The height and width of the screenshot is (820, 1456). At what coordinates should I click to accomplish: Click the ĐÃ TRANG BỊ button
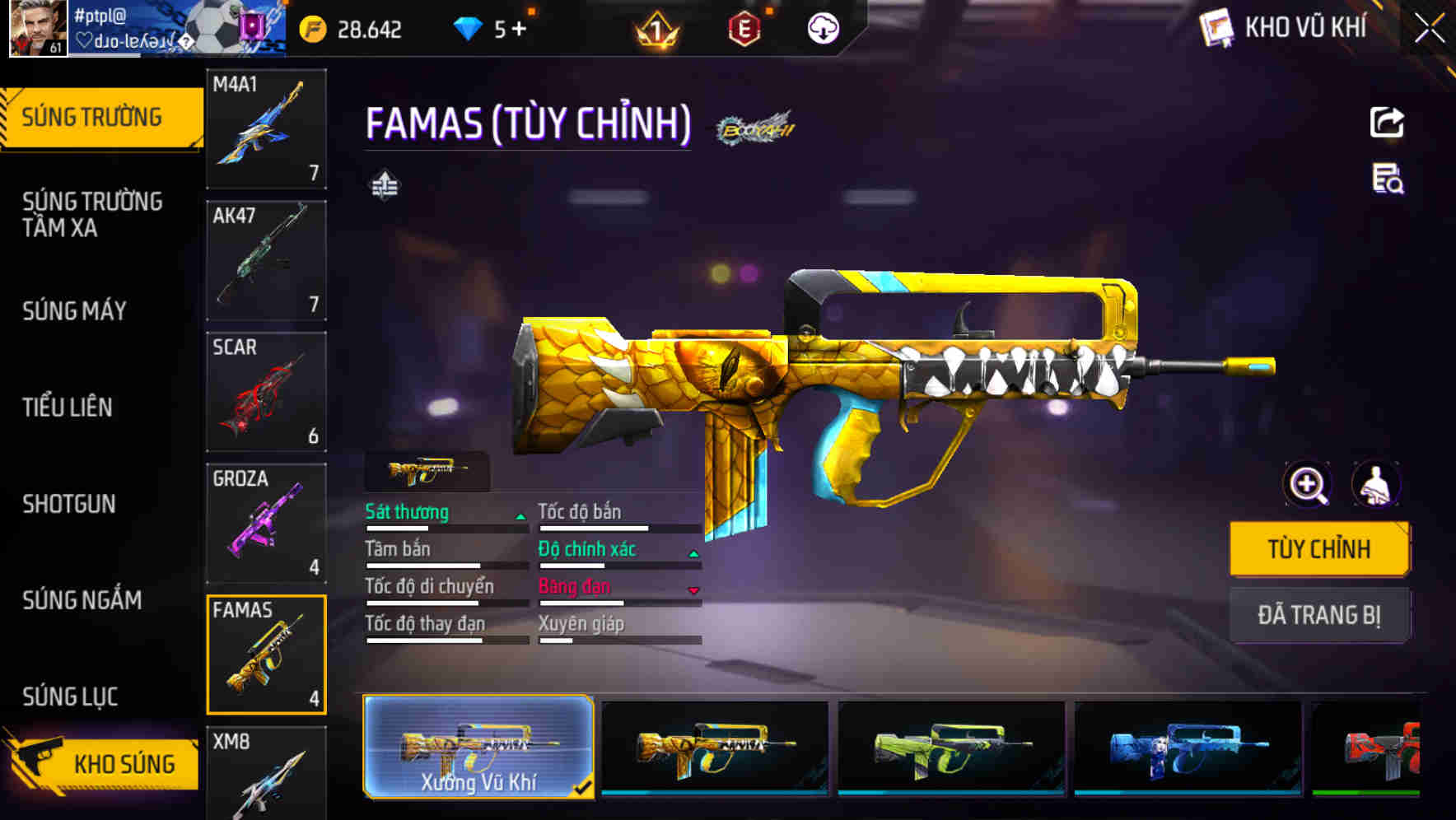coord(1319,614)
